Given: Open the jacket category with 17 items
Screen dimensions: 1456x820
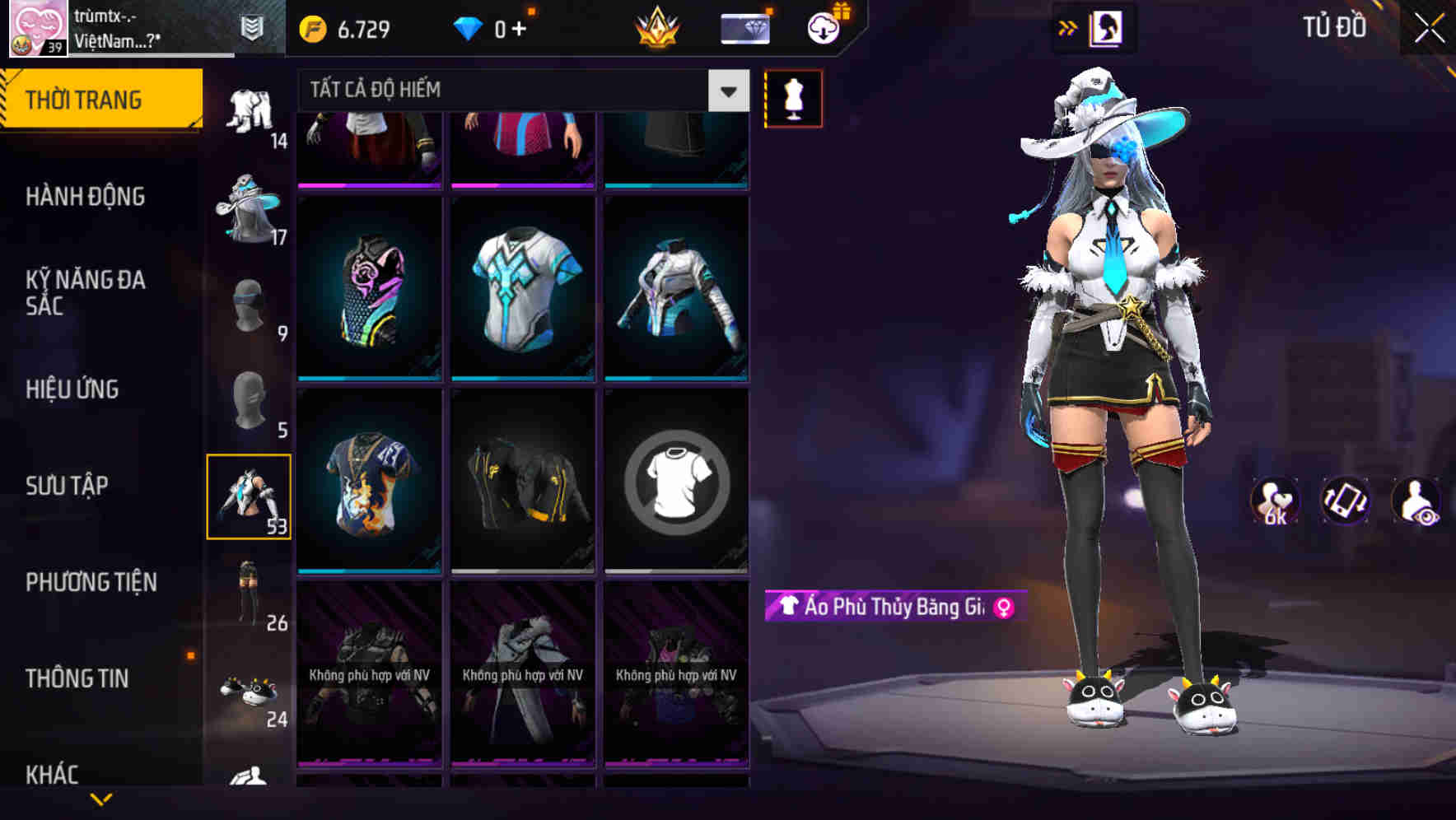Looking at the screenshot, I should point(251,206).
